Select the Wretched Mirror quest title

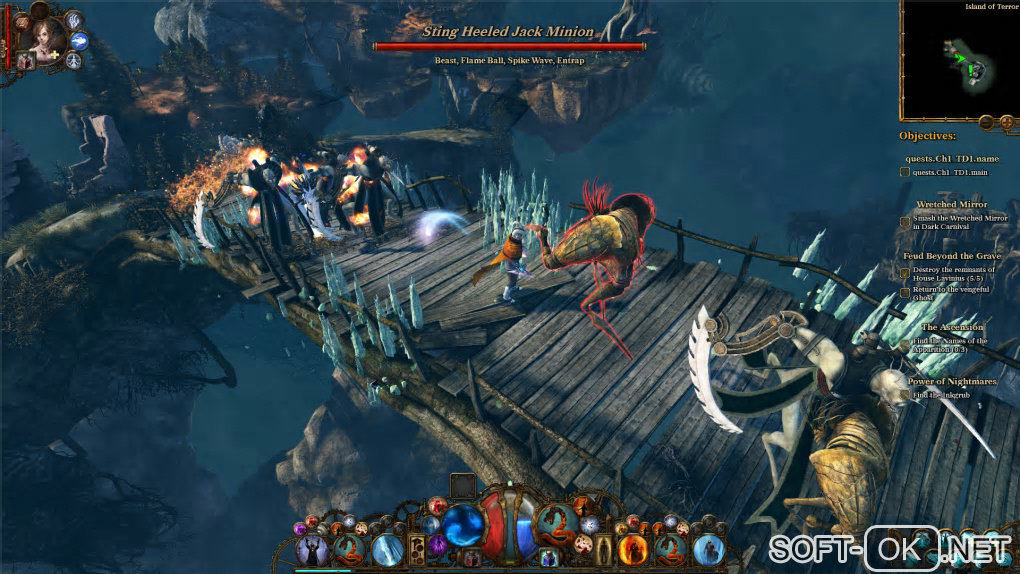951,205
